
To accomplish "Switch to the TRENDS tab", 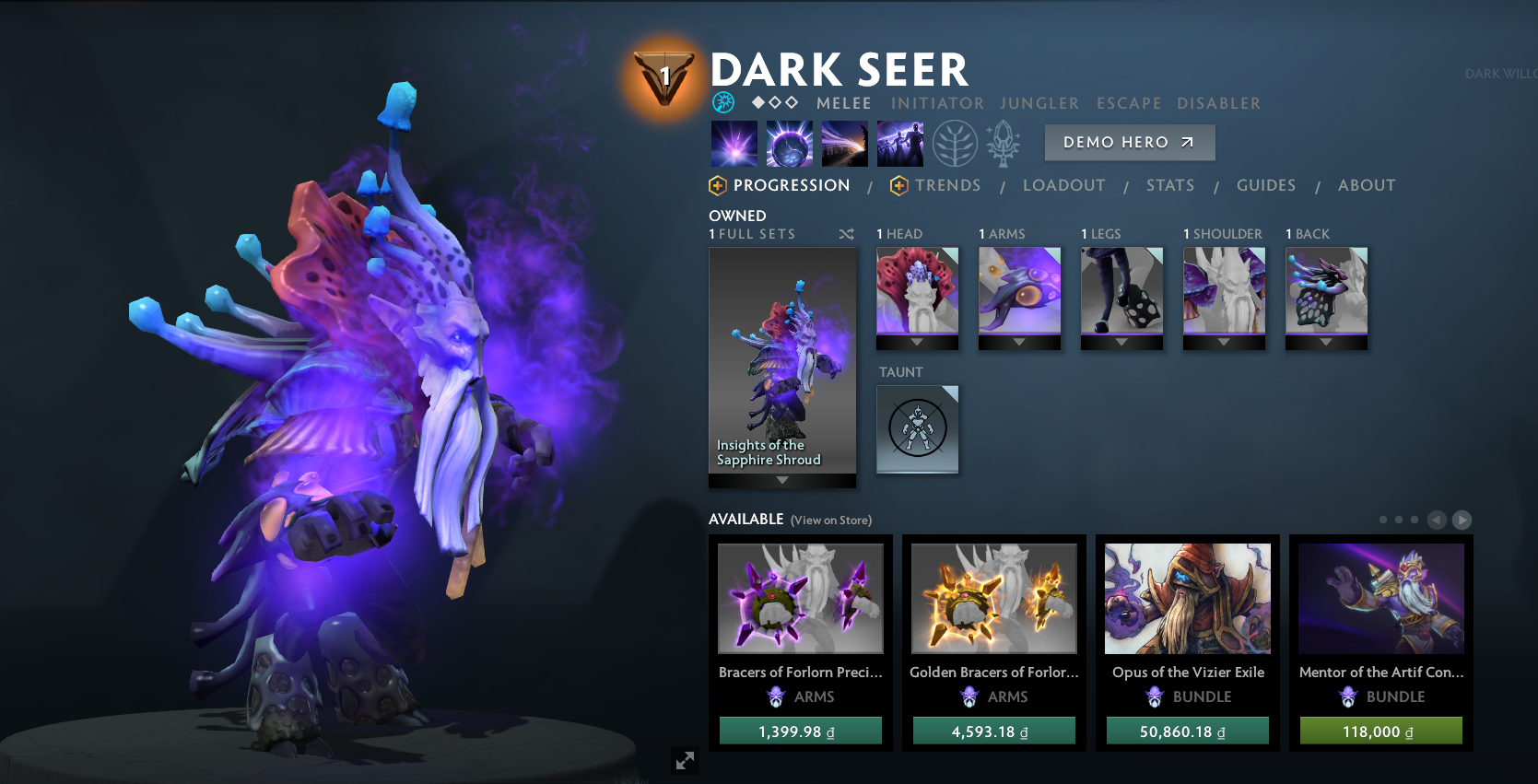I will [948, 185].
